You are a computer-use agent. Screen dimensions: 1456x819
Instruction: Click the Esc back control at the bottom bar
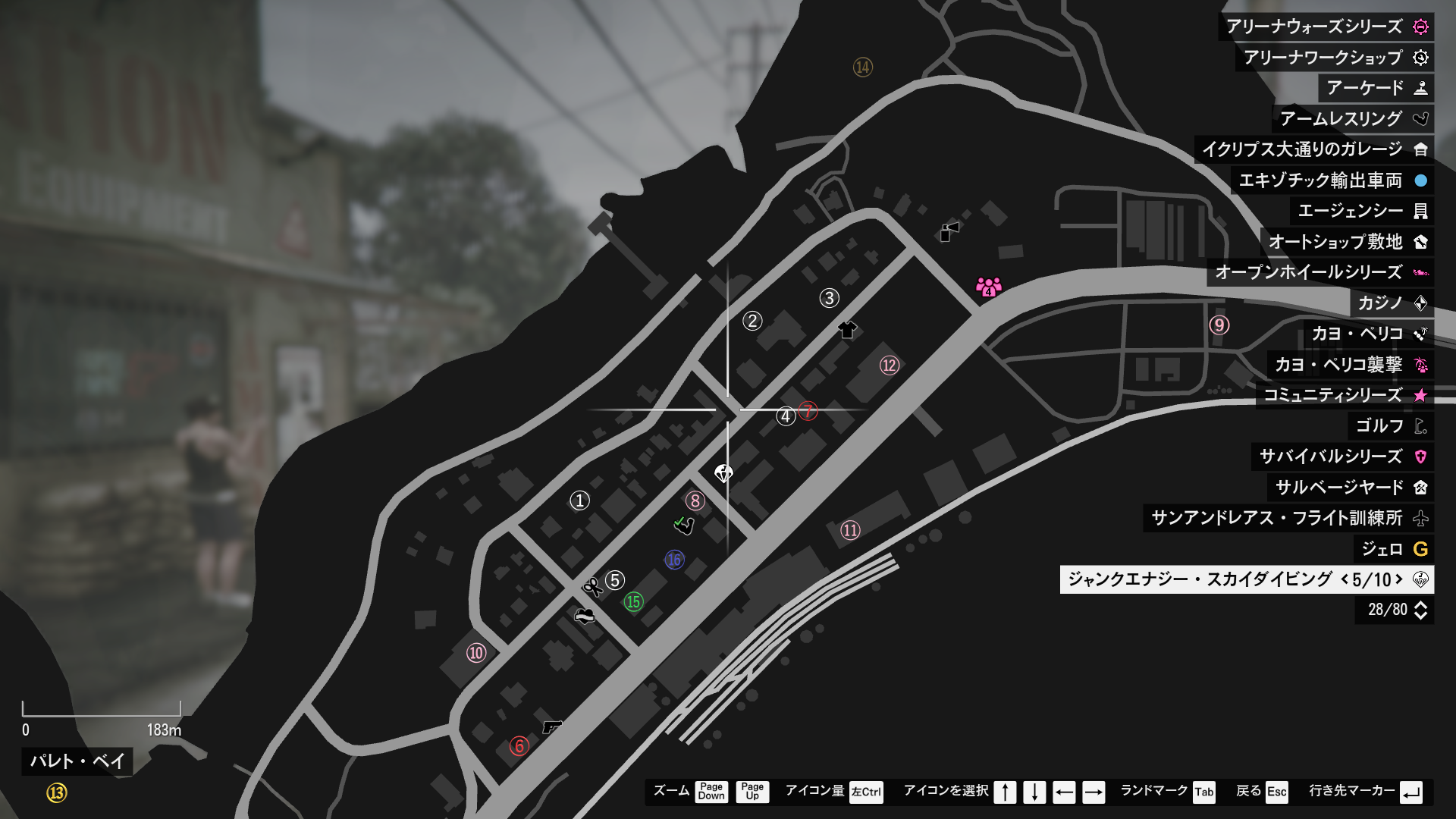coord(1279,793)
